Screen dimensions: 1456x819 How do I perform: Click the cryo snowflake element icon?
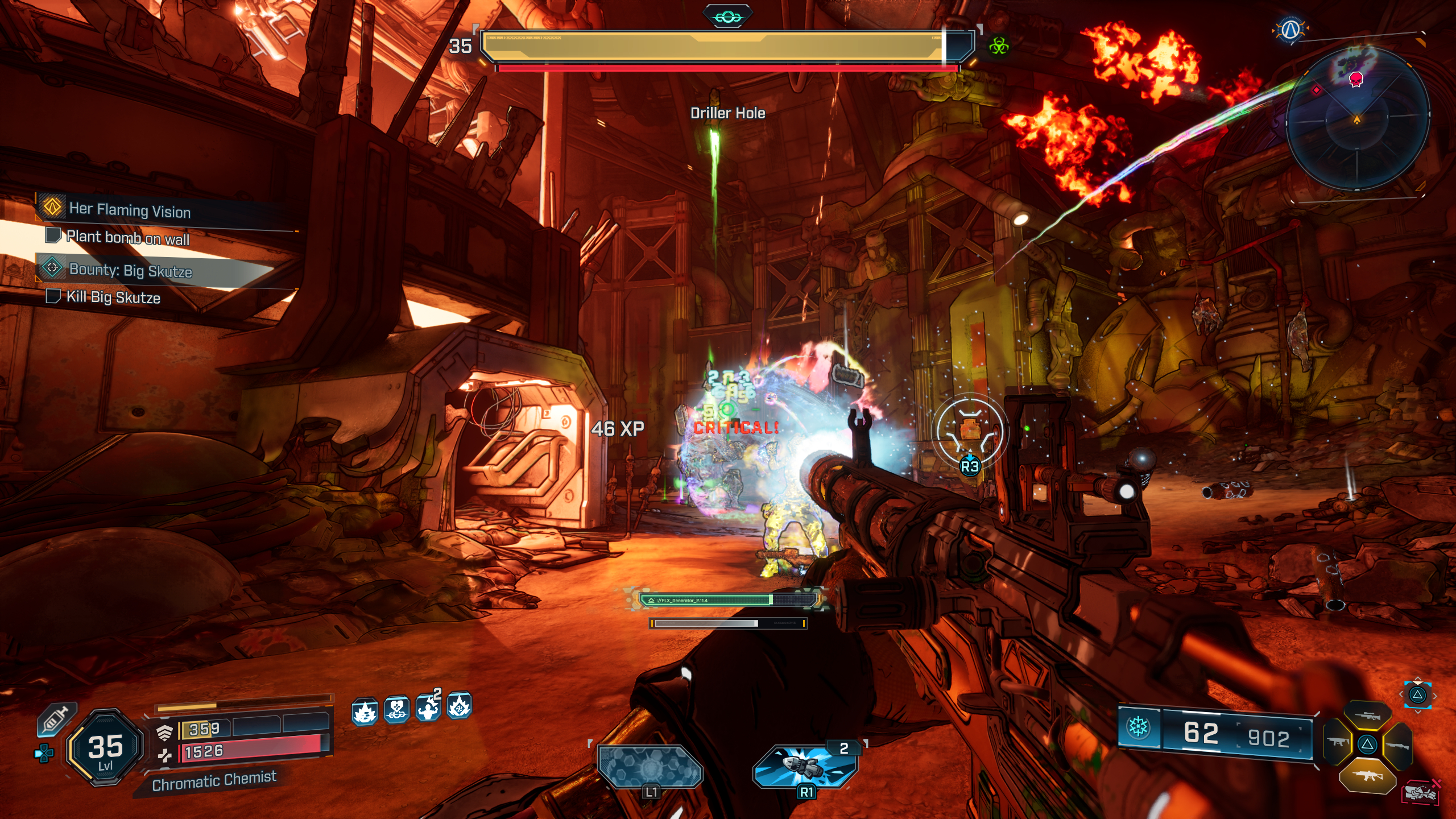tap(1139, 726)
